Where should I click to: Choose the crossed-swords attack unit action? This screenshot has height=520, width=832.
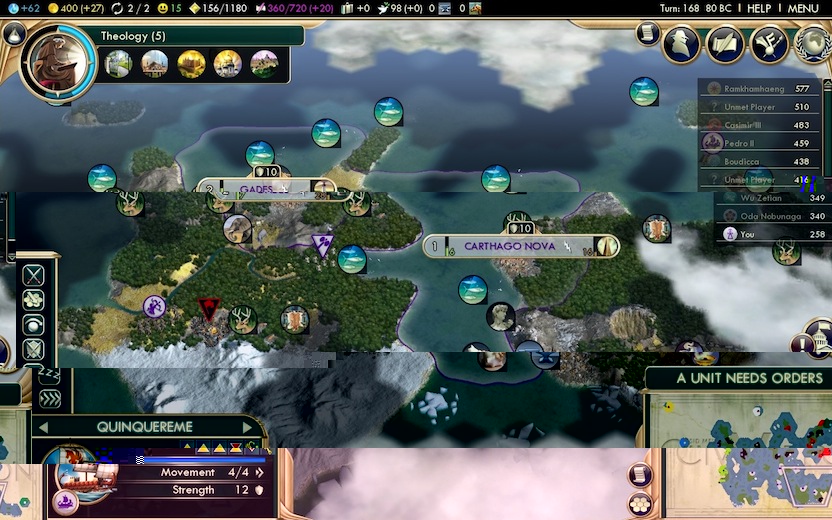(x=34, y=275)
